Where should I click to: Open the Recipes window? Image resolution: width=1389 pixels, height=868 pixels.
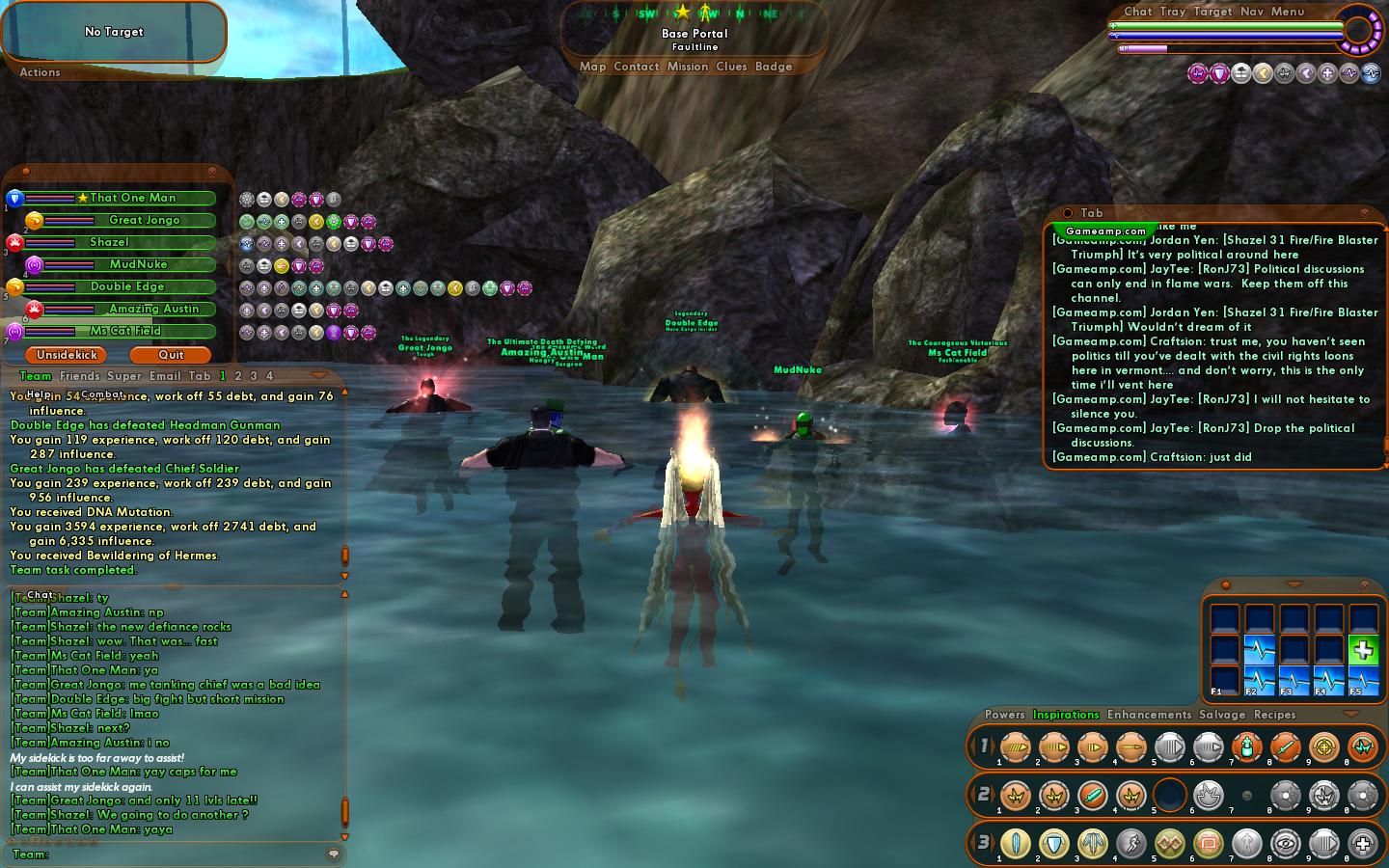tap(1274, 715)
